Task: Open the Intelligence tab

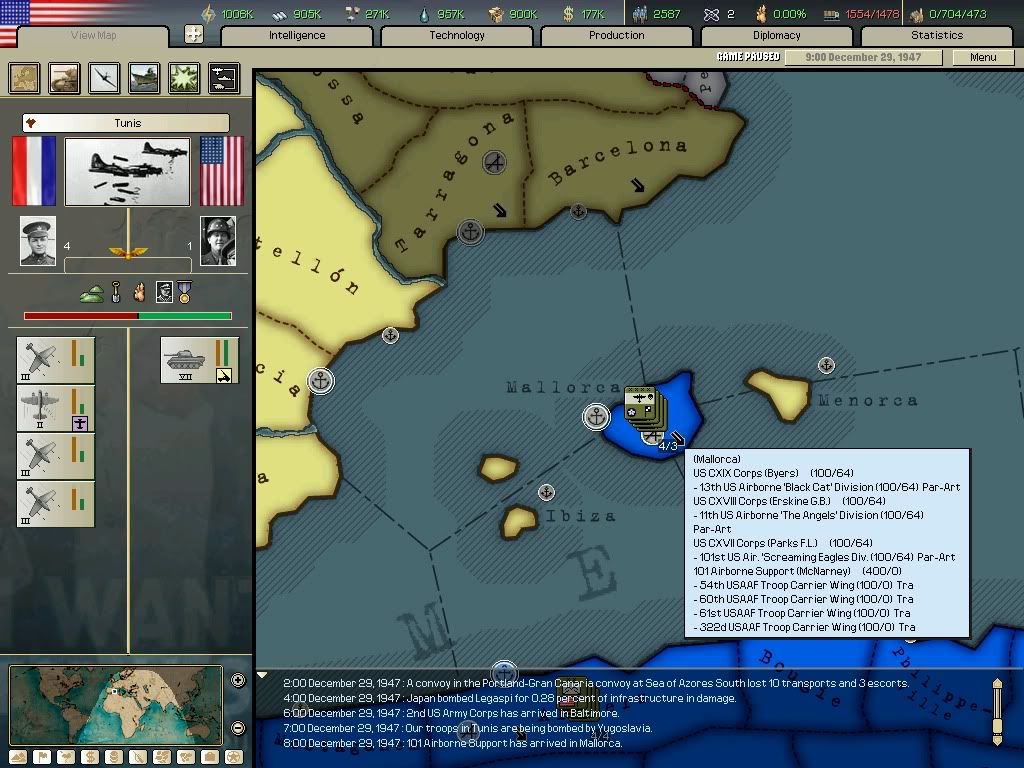Action: 297,36
